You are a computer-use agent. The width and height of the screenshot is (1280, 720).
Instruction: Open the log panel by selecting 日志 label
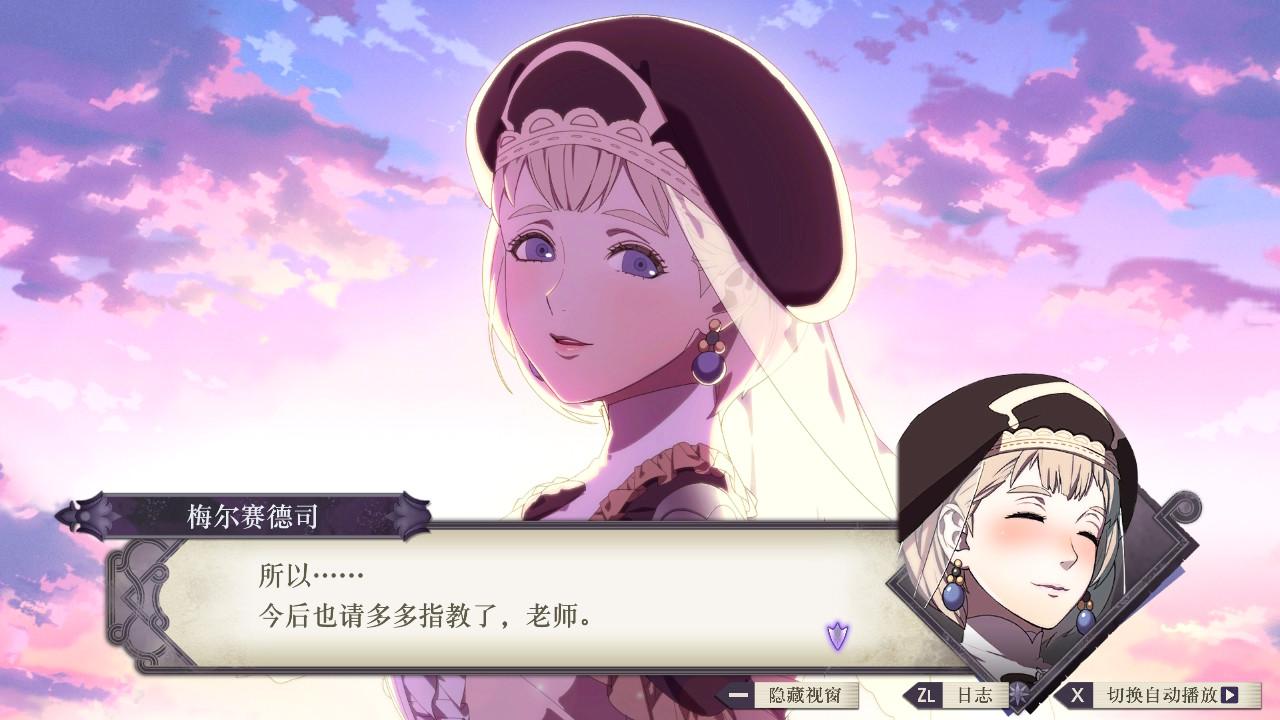975,697
